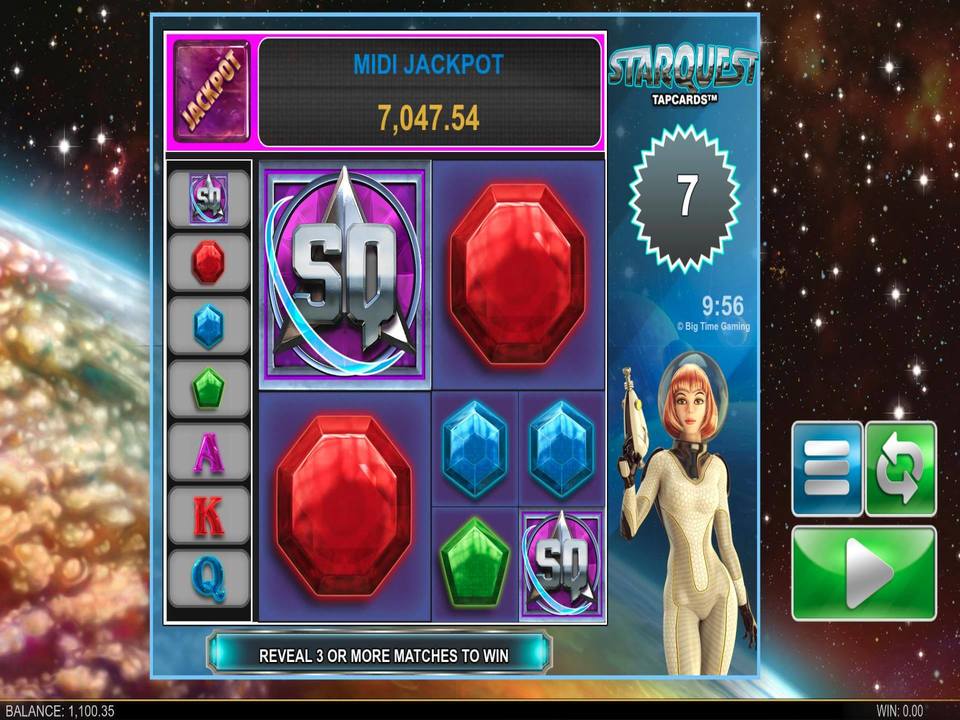Tap the large SQ card tile
The height and width of the screenshot is (720, 960).
[x=345, y=274]
